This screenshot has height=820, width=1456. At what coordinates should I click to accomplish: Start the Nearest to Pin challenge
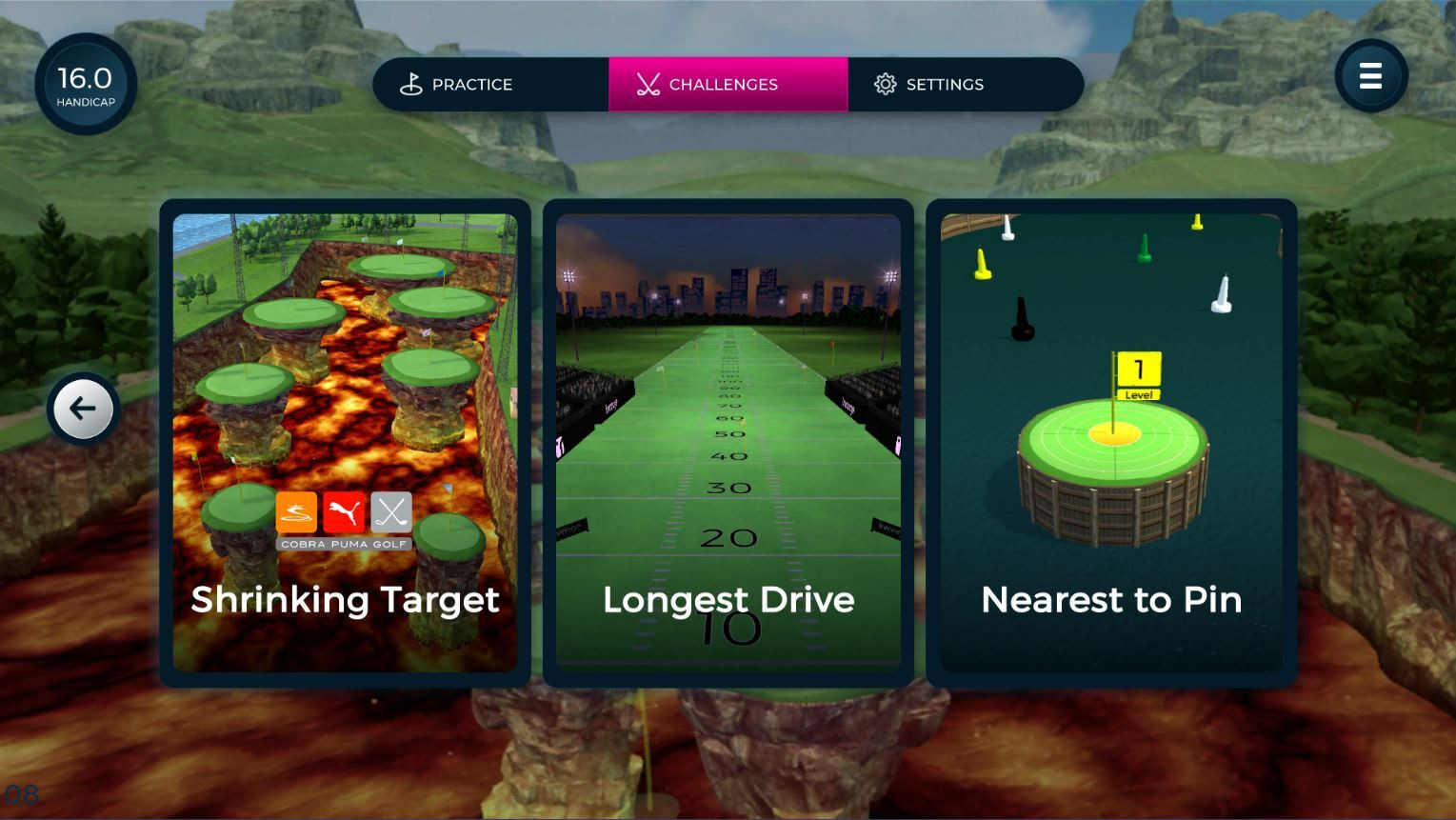tap(1110, 443)
